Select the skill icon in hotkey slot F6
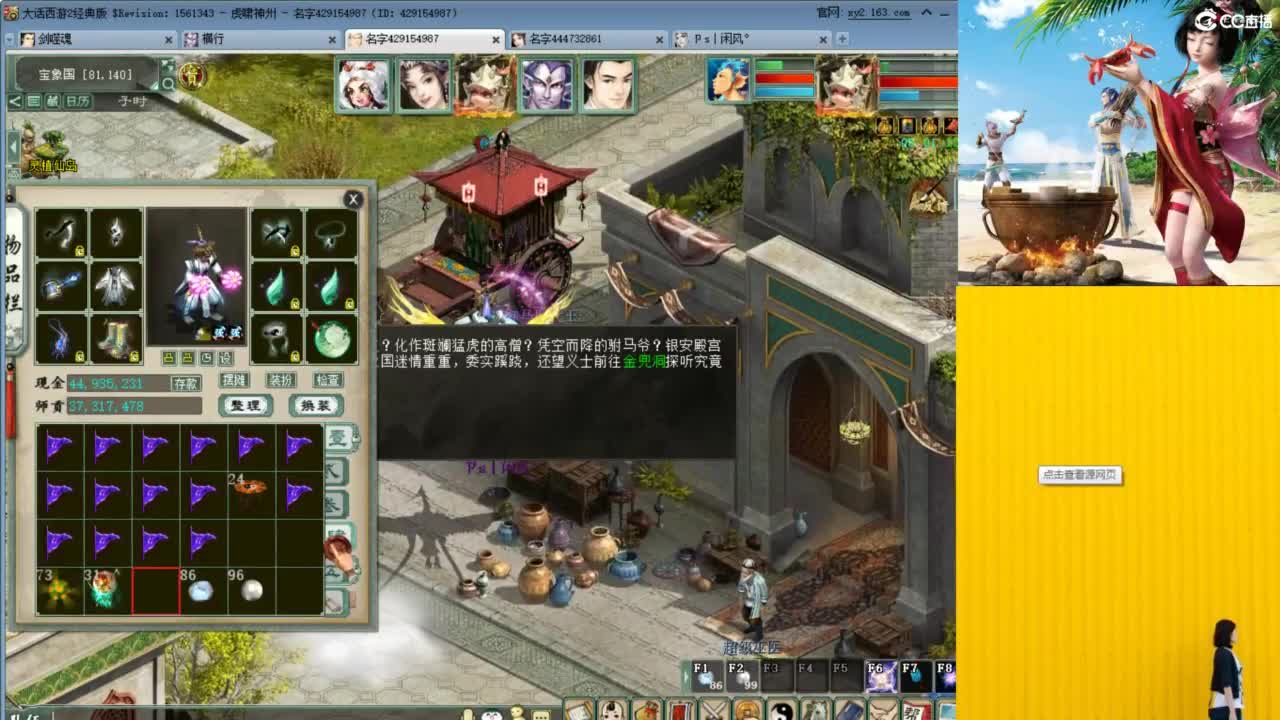This screenshot has width=1280, height=720. (x=881, y=676)
